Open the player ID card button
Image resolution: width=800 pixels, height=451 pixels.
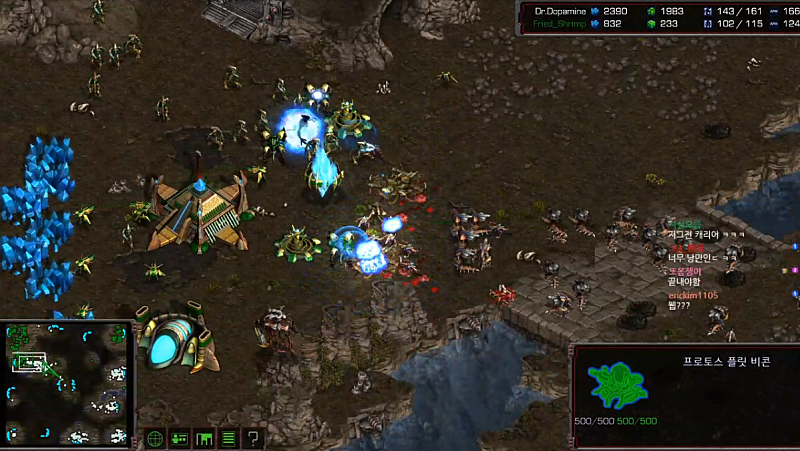pos(180,438)
